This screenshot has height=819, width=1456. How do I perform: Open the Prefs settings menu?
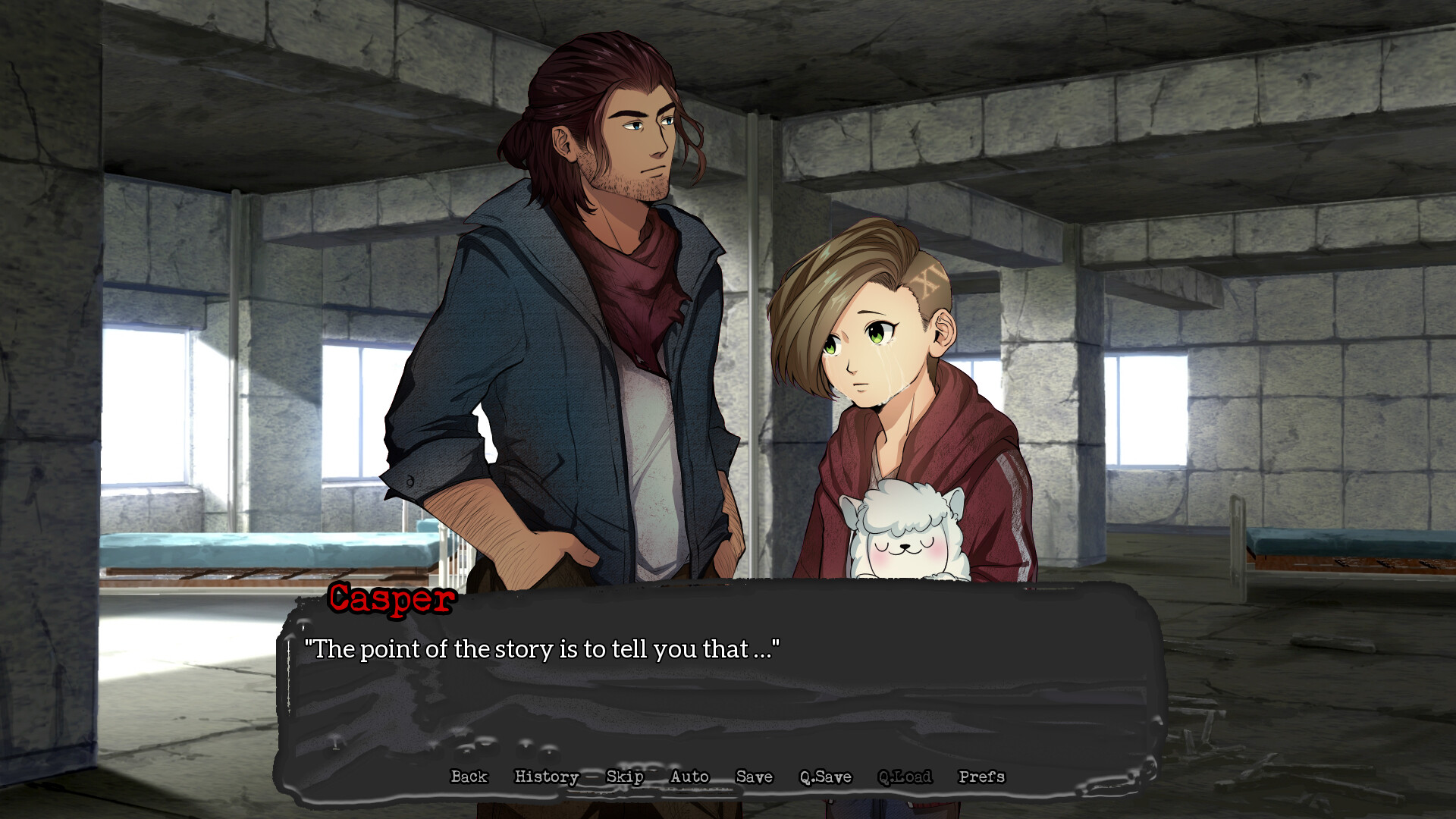click(x=981, y=777)
